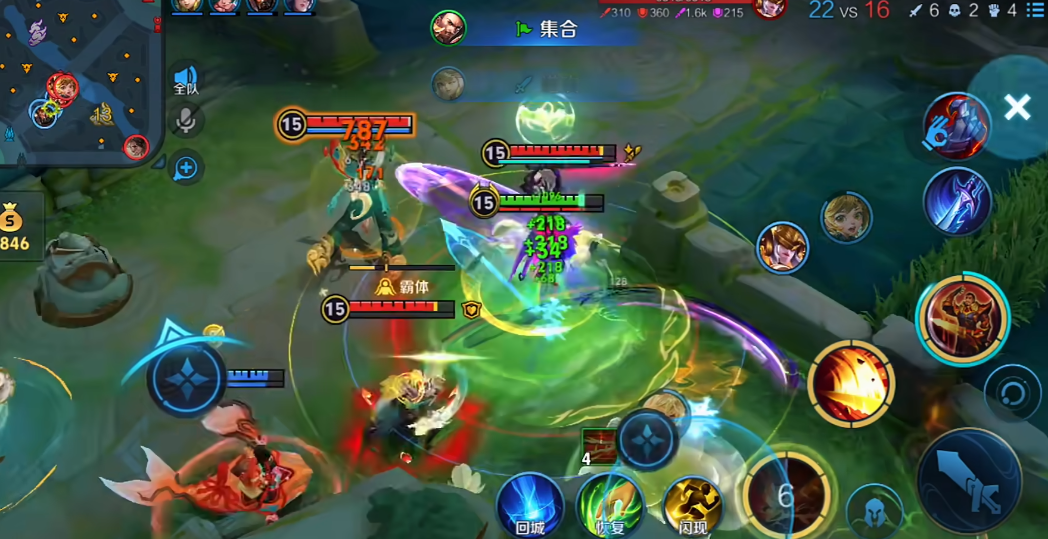Toggle the microphone voice chat
1048x539 pixels.
pyautogui.click(x=186, y=121)
